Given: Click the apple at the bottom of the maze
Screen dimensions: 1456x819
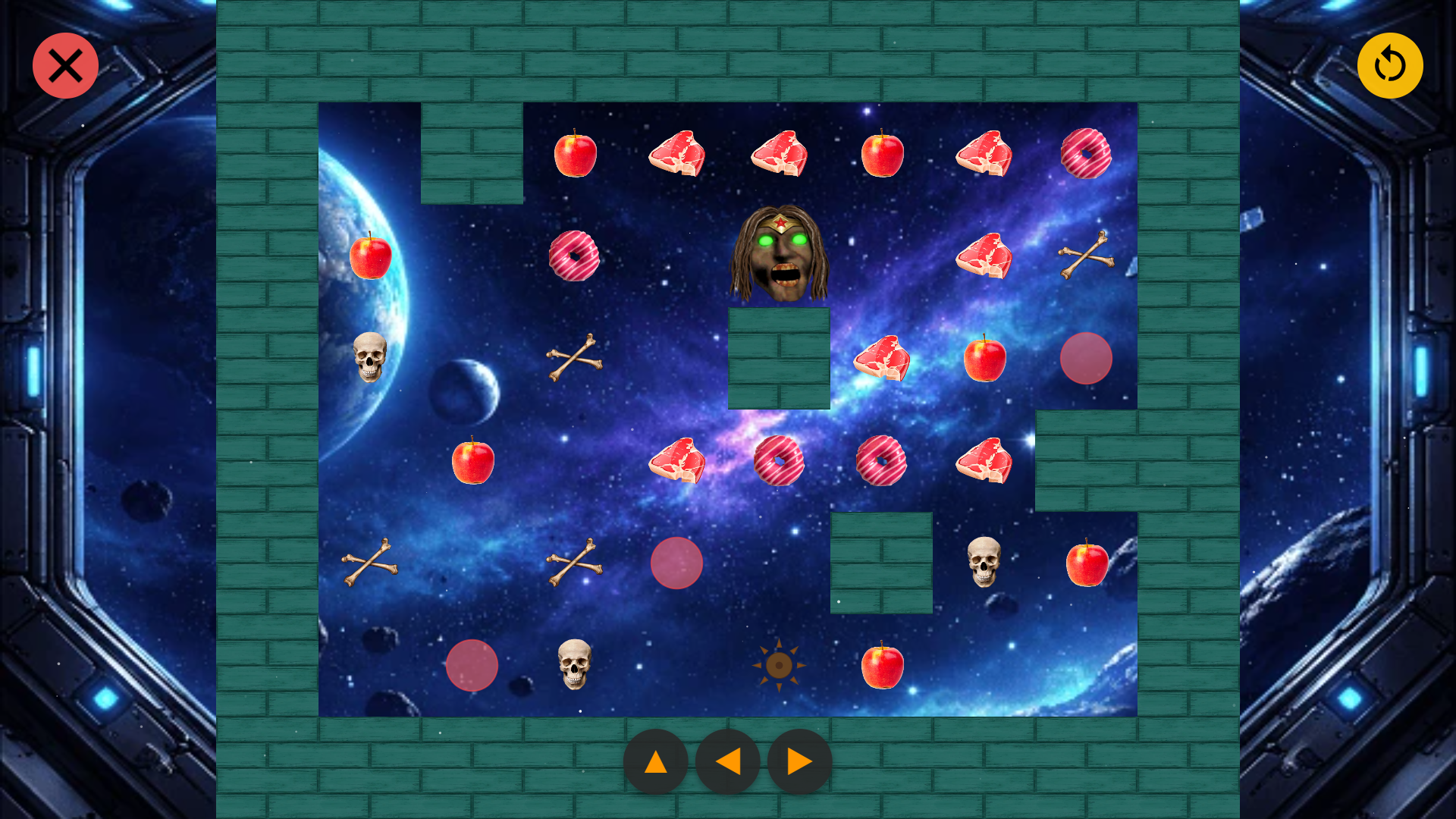Looking at the screenshot, I should coord(881,667).
